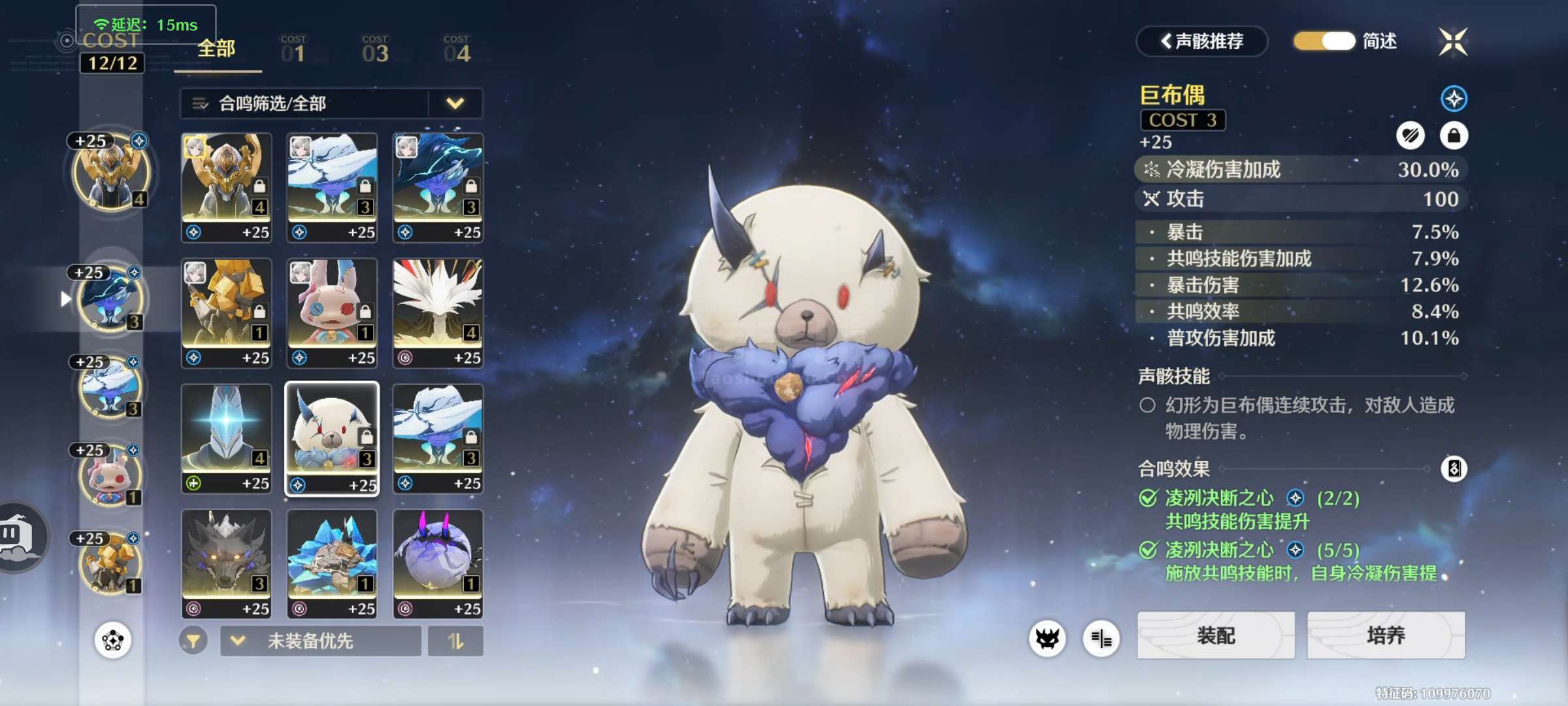The height and width of the screenshot is (706, 1568).
Task: Click the yellow funnel filter icon
Action: pyautogui.click(x=193, y=641)
